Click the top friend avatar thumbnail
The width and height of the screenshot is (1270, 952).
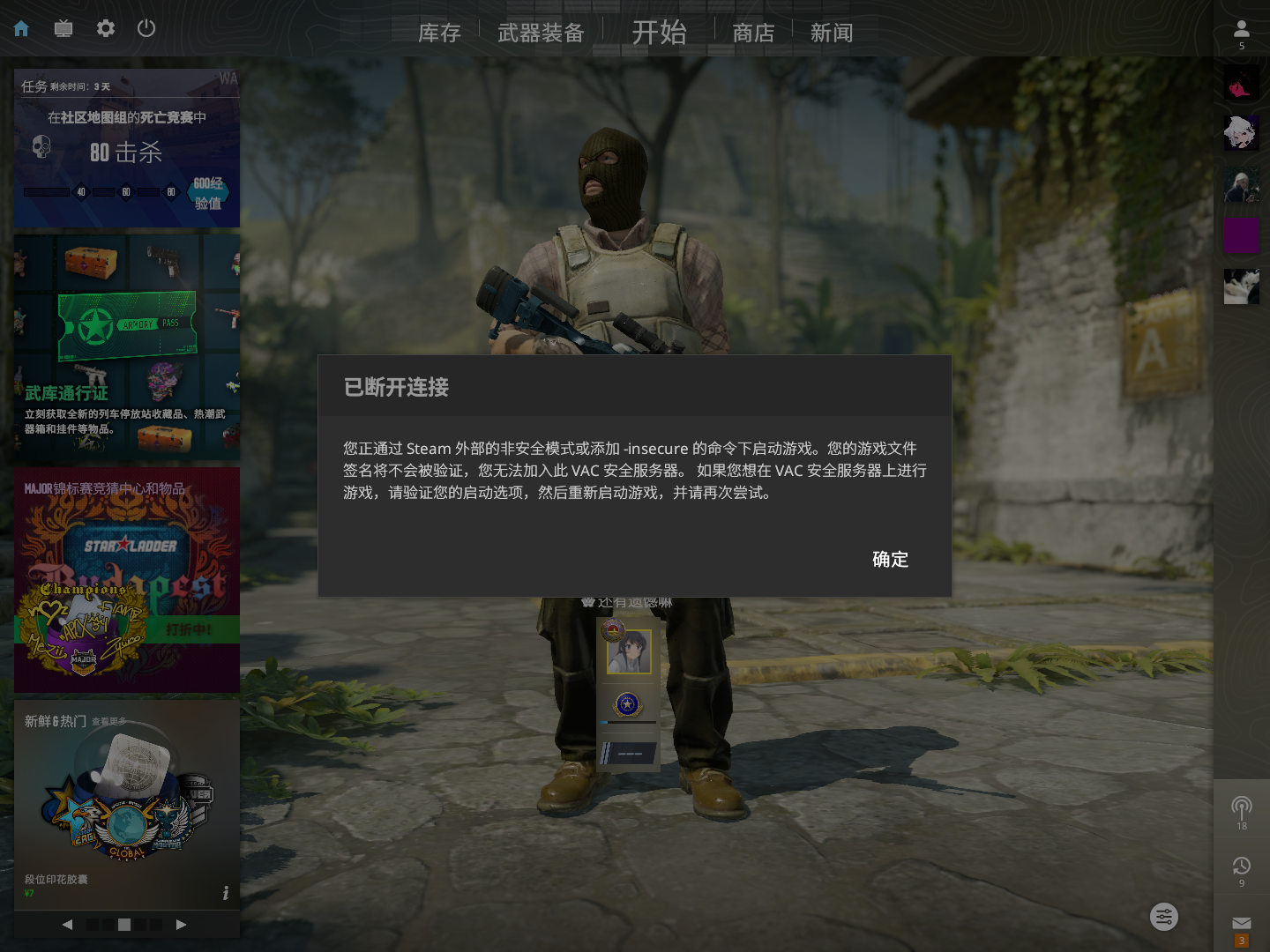pyautogui.click(x=1241, y=80)
